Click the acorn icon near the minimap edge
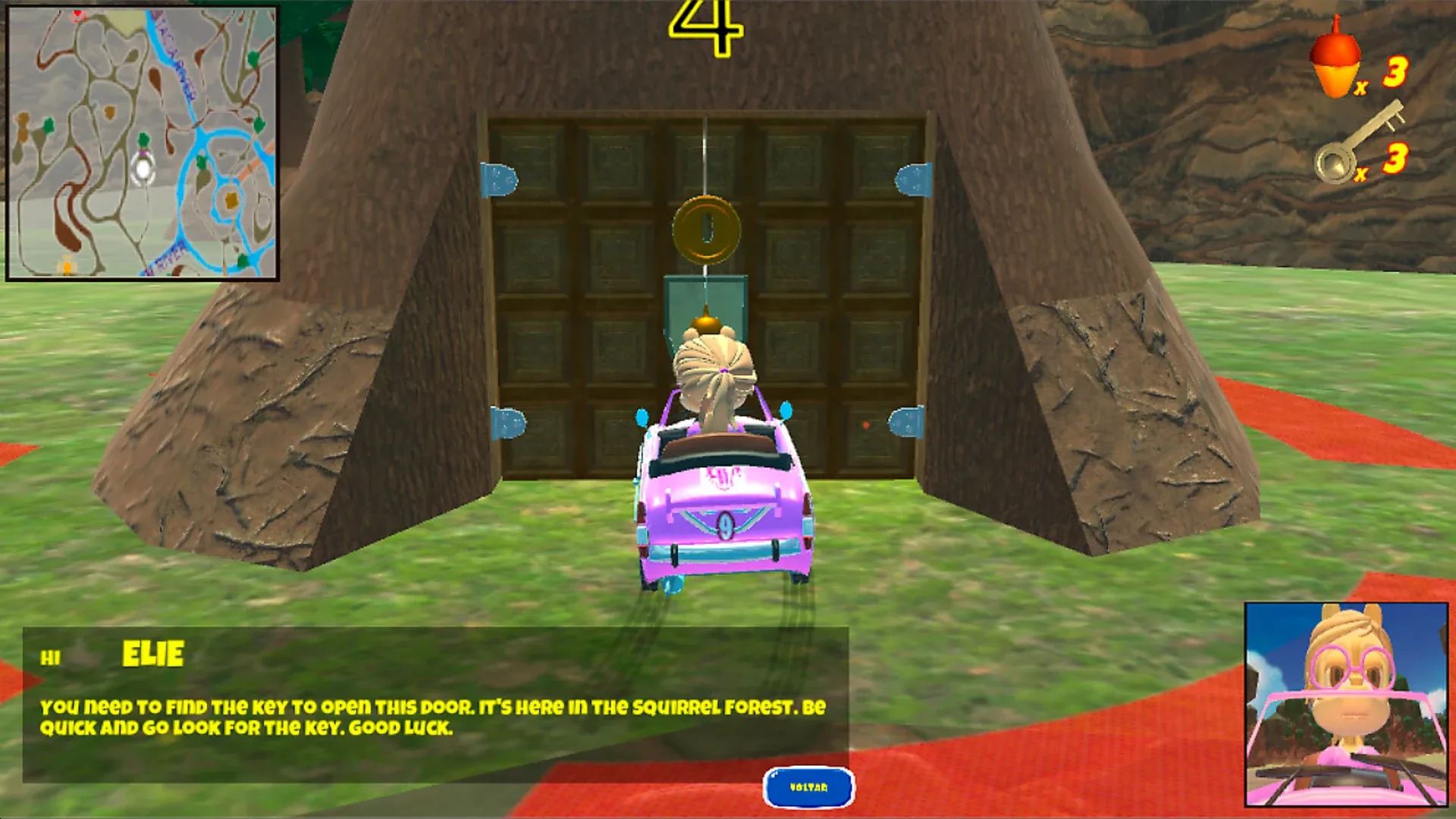Screen dimensions: 1456x819 point(67,267)
